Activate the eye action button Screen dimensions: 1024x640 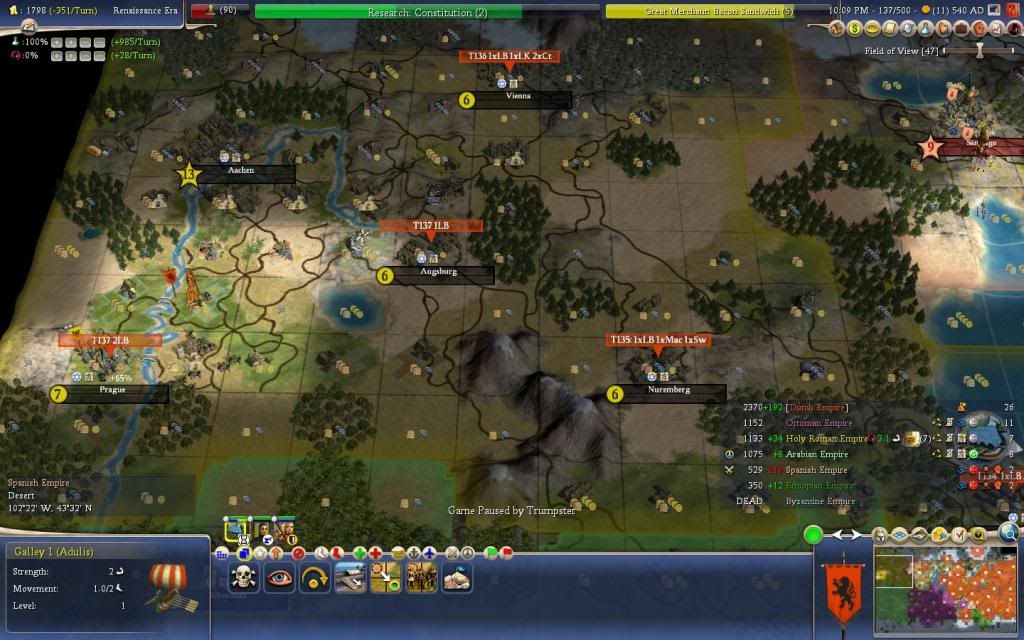(x=280, y=577)
